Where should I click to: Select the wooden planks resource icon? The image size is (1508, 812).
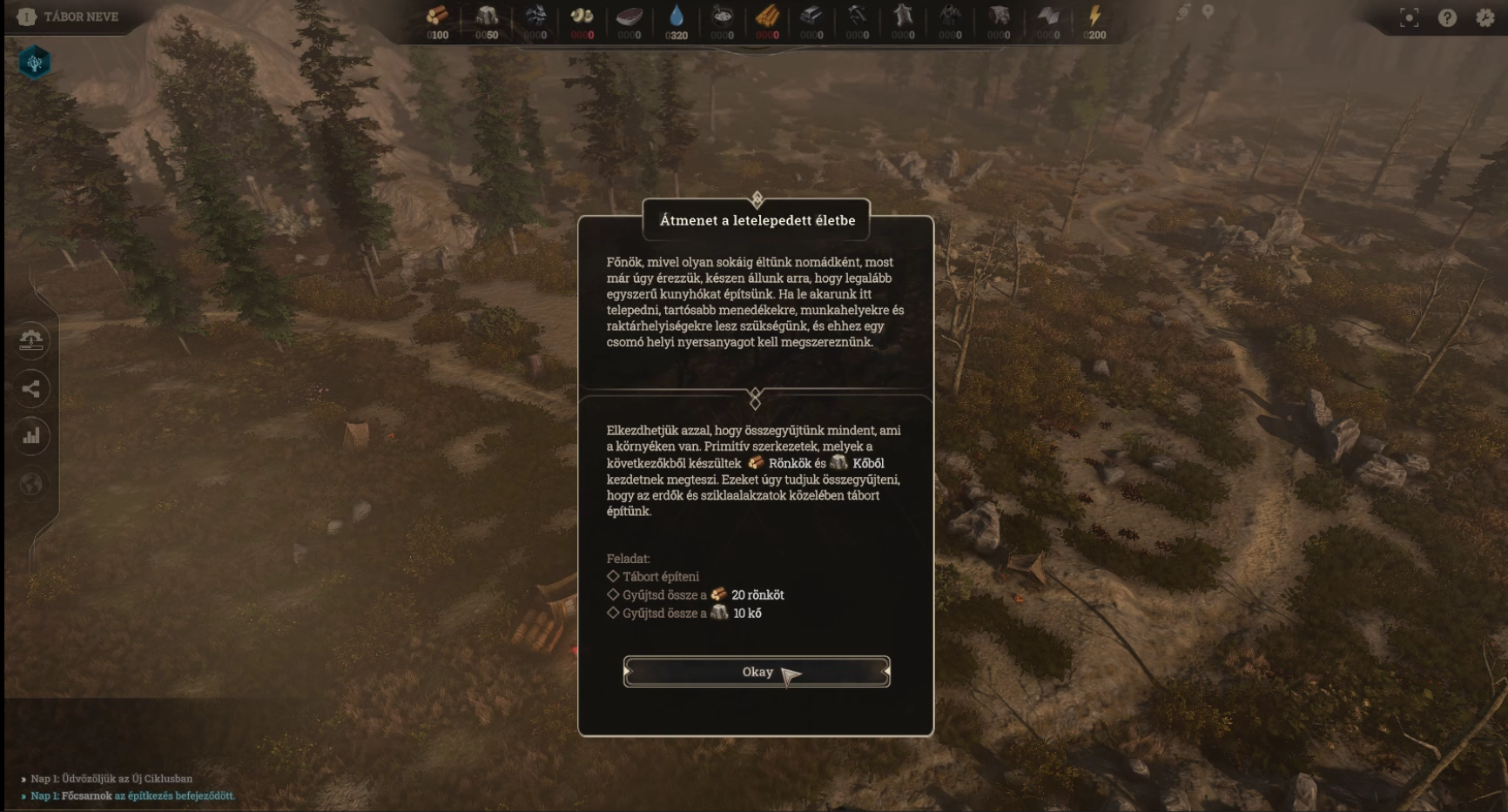pyautogui.click(x=767, y=16)
